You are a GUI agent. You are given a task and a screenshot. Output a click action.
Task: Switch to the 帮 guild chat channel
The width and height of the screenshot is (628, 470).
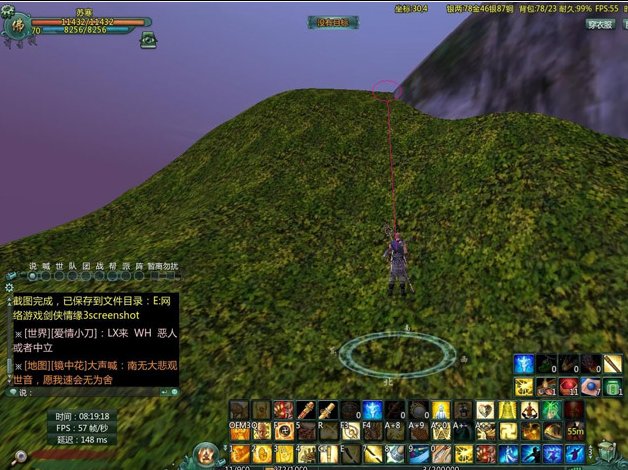pos(111,266)
